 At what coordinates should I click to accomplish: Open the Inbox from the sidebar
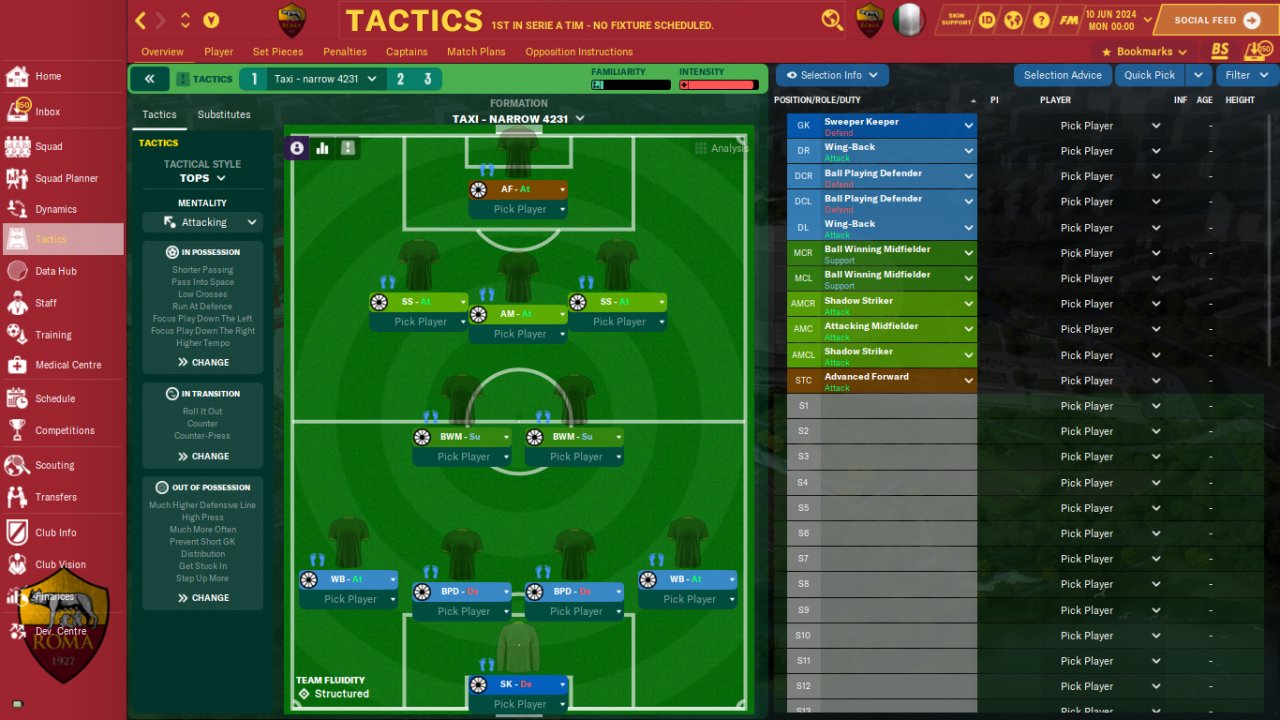pos(47,112)
